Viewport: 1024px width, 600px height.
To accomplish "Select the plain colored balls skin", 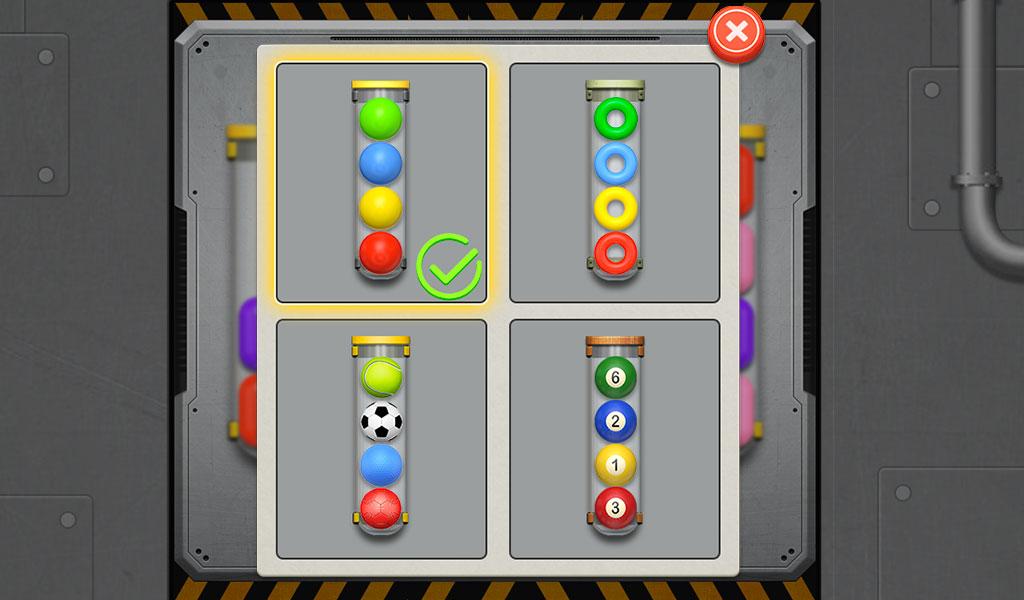I will [381, 183].
